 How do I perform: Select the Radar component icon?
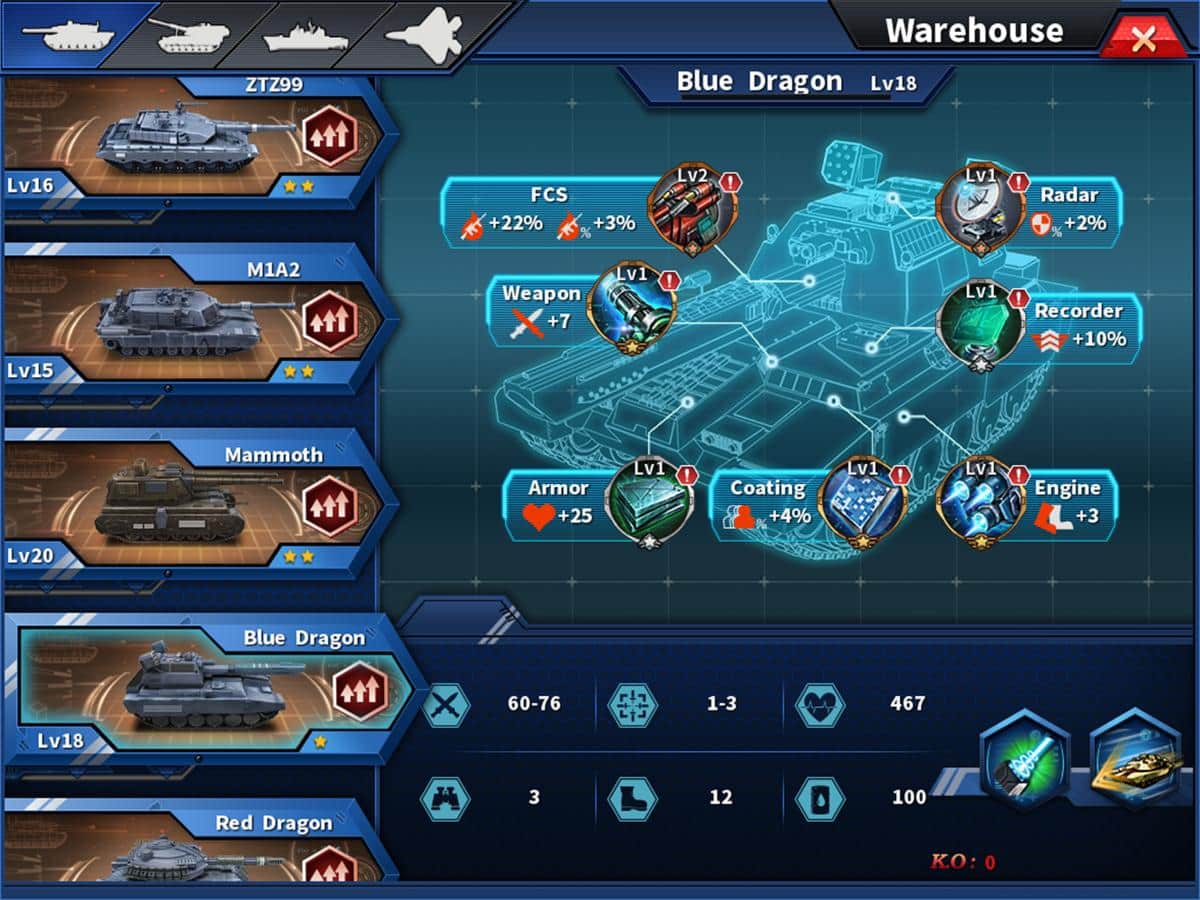[980, 208]
